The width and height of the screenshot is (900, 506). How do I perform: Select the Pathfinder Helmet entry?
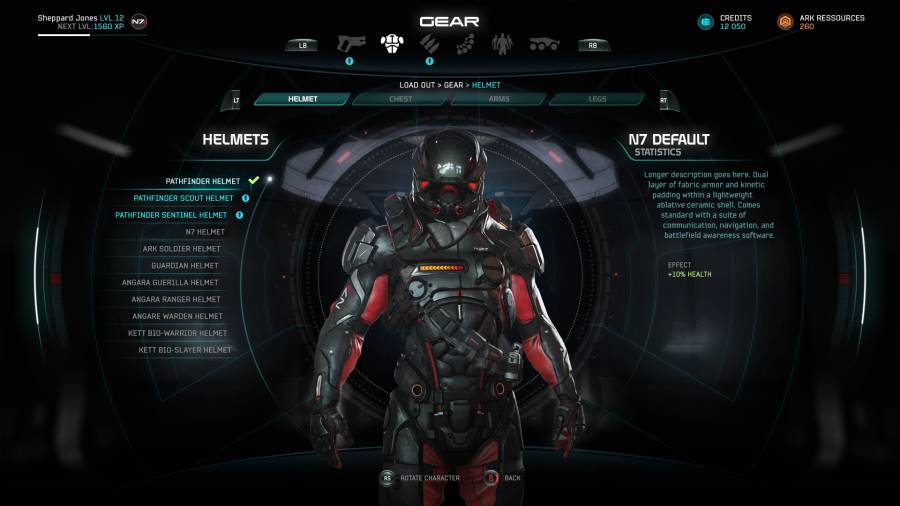(x=202, y=181)
